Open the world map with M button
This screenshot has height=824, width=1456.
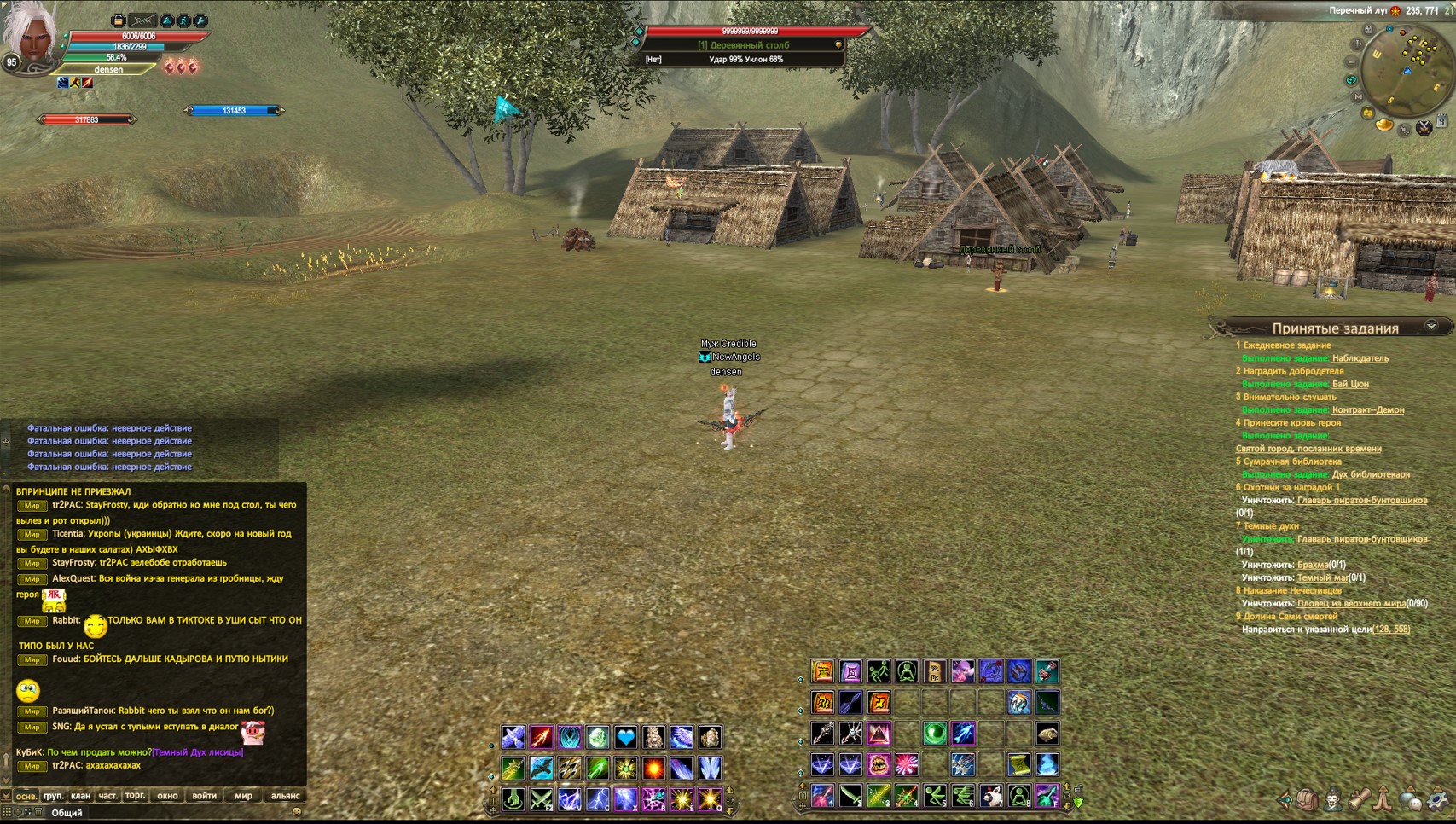coord(1358,97)
